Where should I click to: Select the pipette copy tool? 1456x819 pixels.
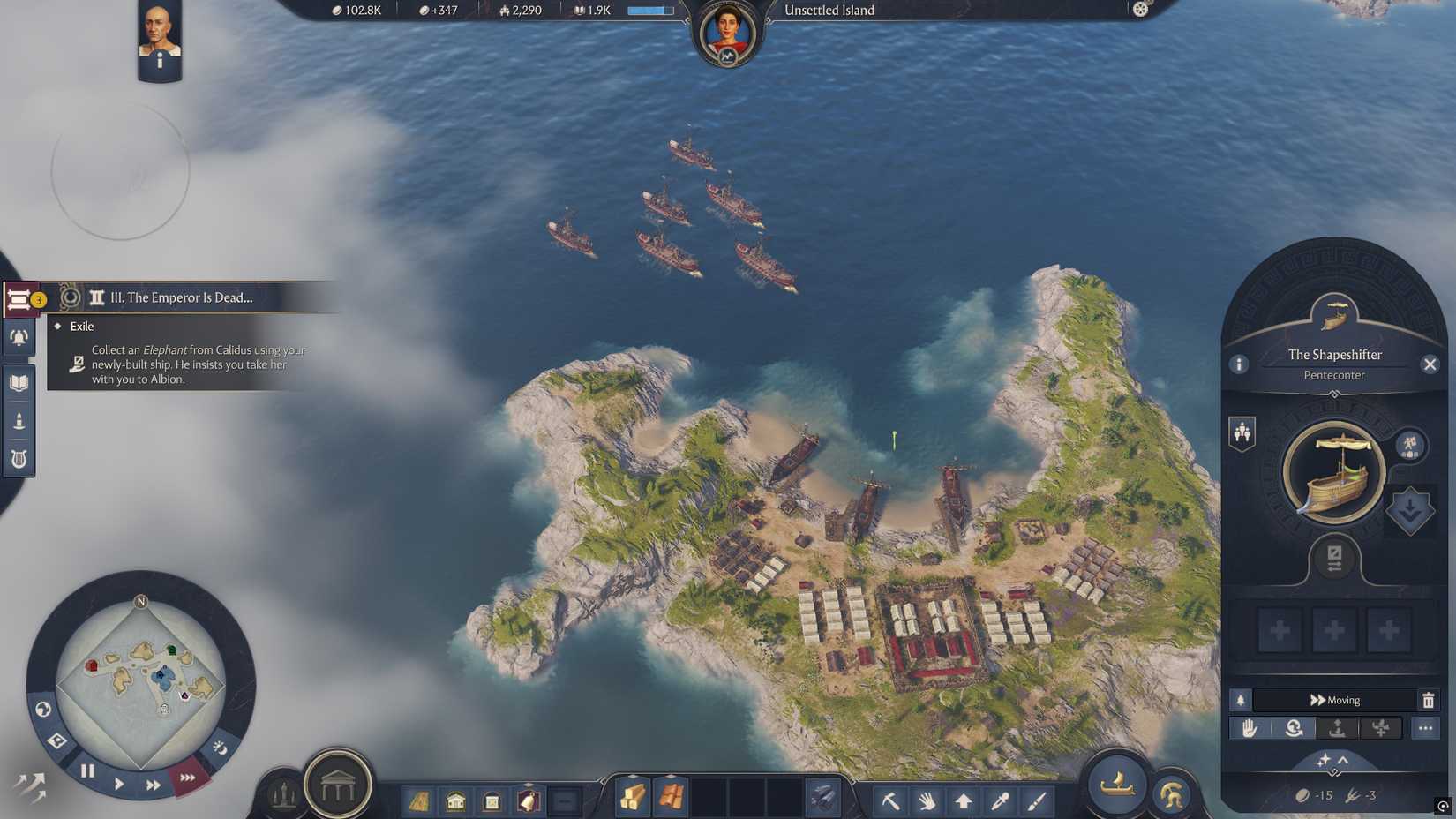999,801
